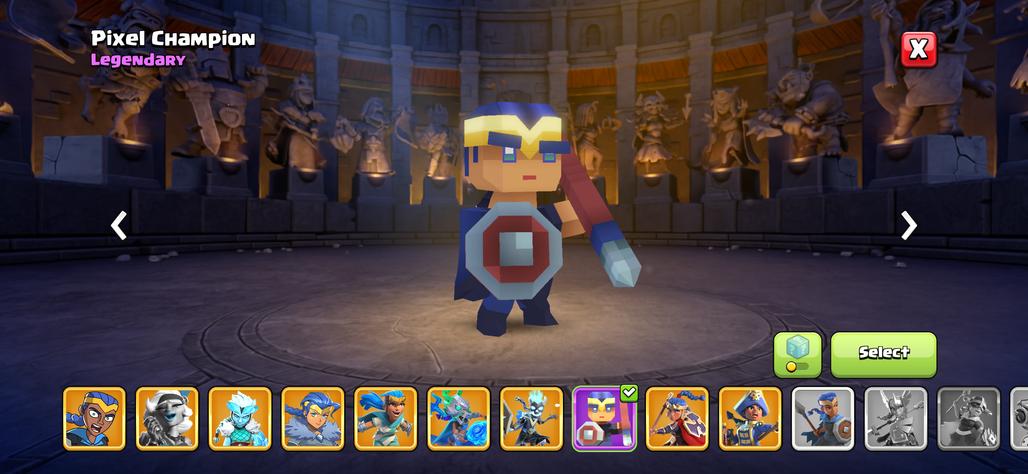Select the teal armored champion with blue orb
The image size is (1028, 474).
(x=459, y=418)
